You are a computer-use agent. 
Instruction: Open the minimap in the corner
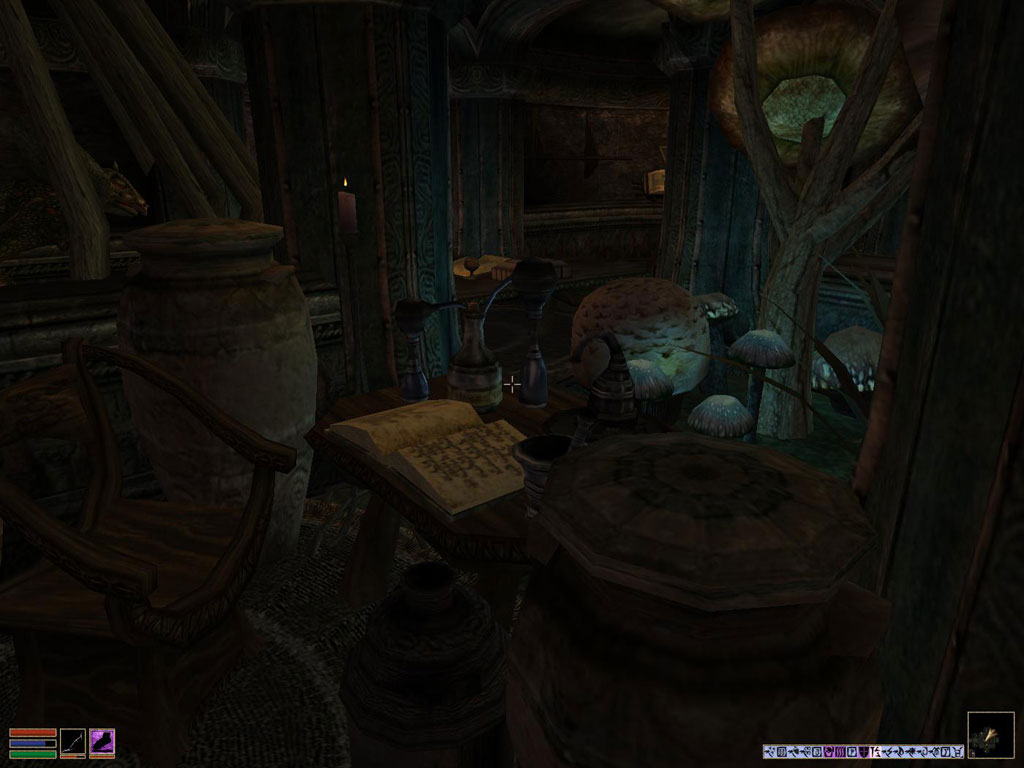[x=990, y=735]
